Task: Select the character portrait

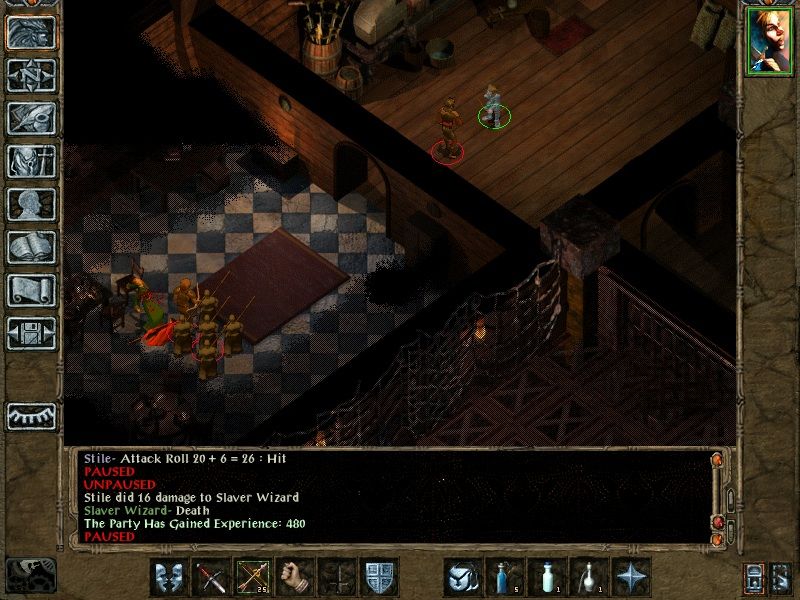Action: pyautogui.click(x=769, y=41)
